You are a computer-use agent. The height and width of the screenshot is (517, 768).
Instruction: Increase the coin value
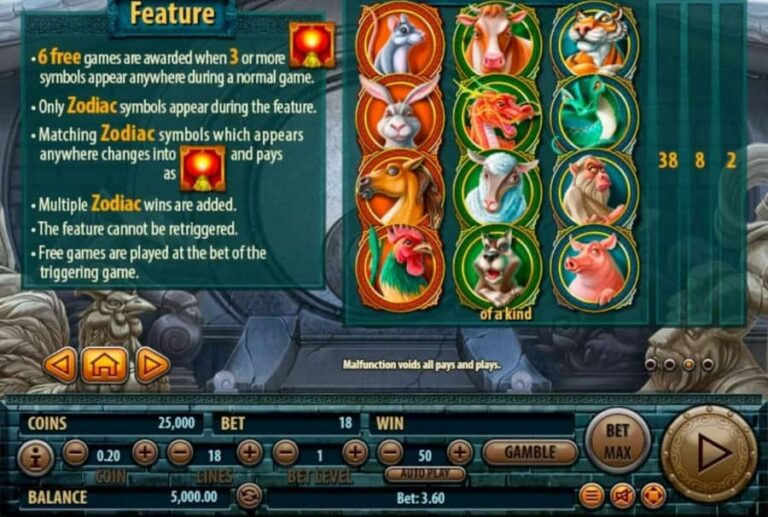(x=144, y=453)
